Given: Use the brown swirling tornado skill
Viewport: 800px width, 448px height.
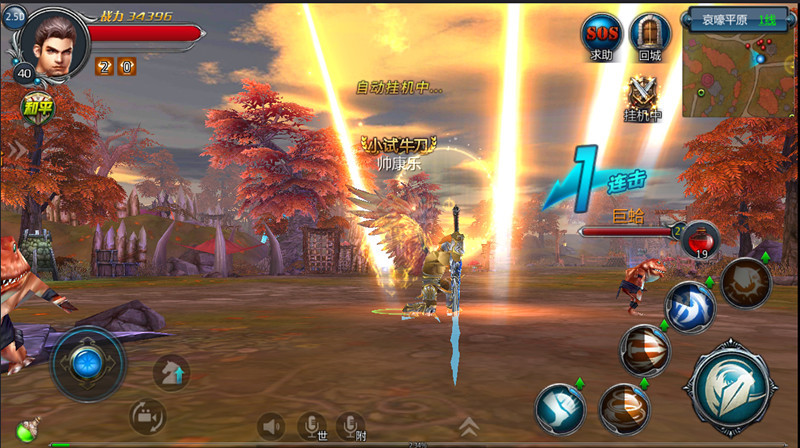Looking at the screenshot, I should (x=624, y=408).
